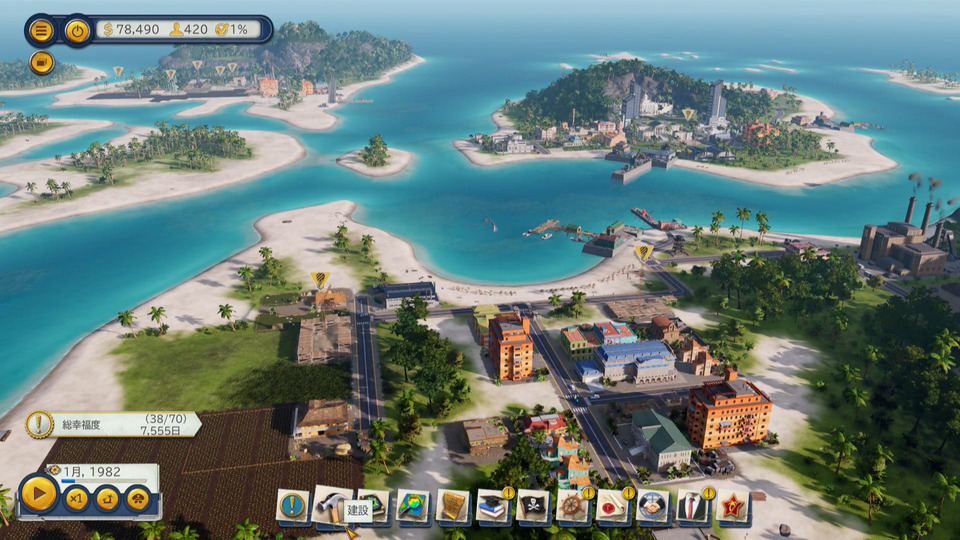Open the exclamation mark tasks icon
The width and height of the screenshot is (960, 540).
(292, 506)
